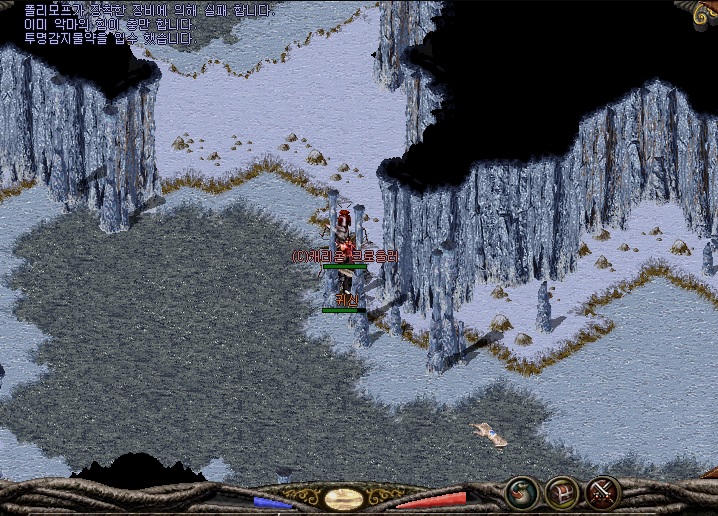Click the Korean system message log text
Screen dimensions: 718x516
pyautogui.click(x=148, y=25)
